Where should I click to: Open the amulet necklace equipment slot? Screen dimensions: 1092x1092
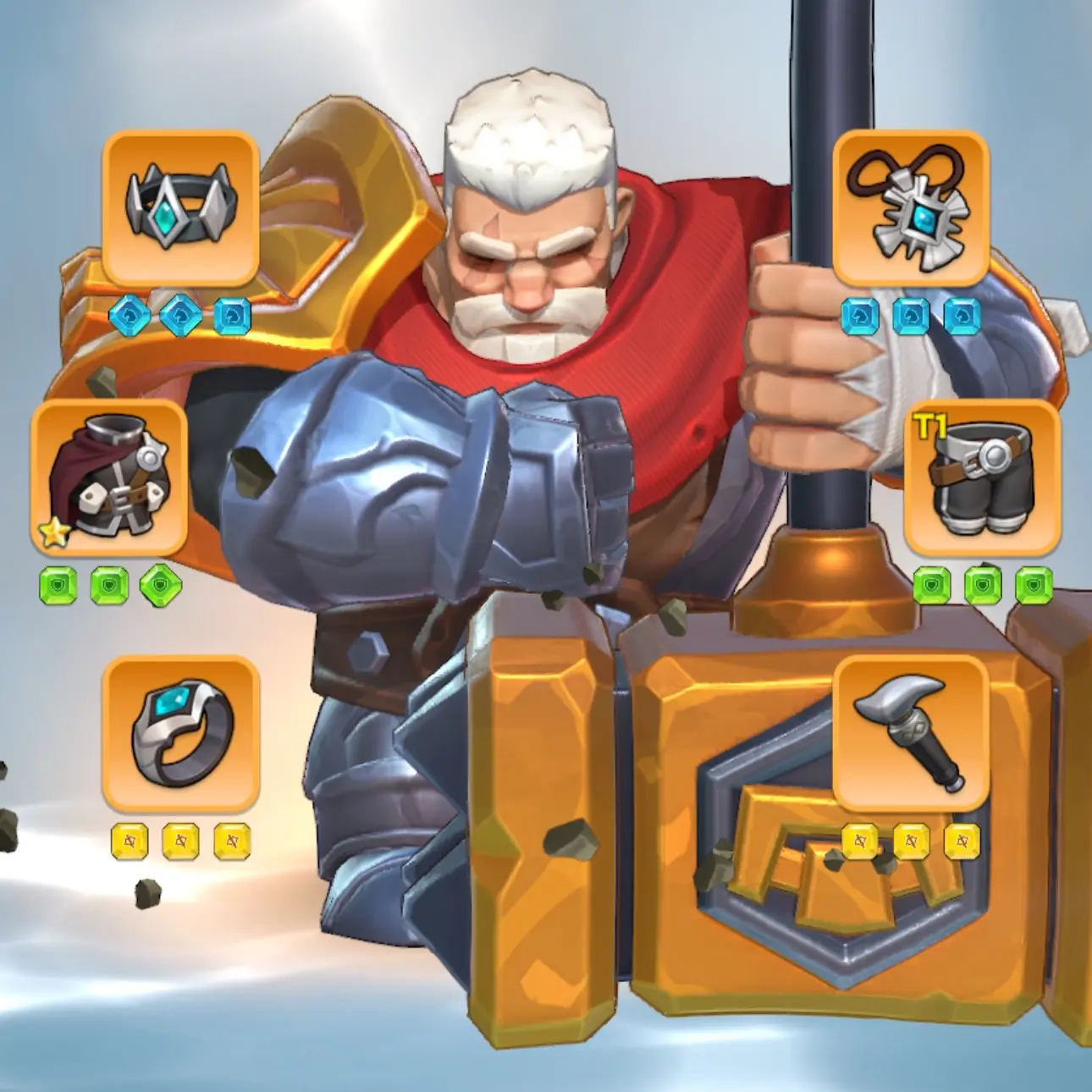[911, 207]
